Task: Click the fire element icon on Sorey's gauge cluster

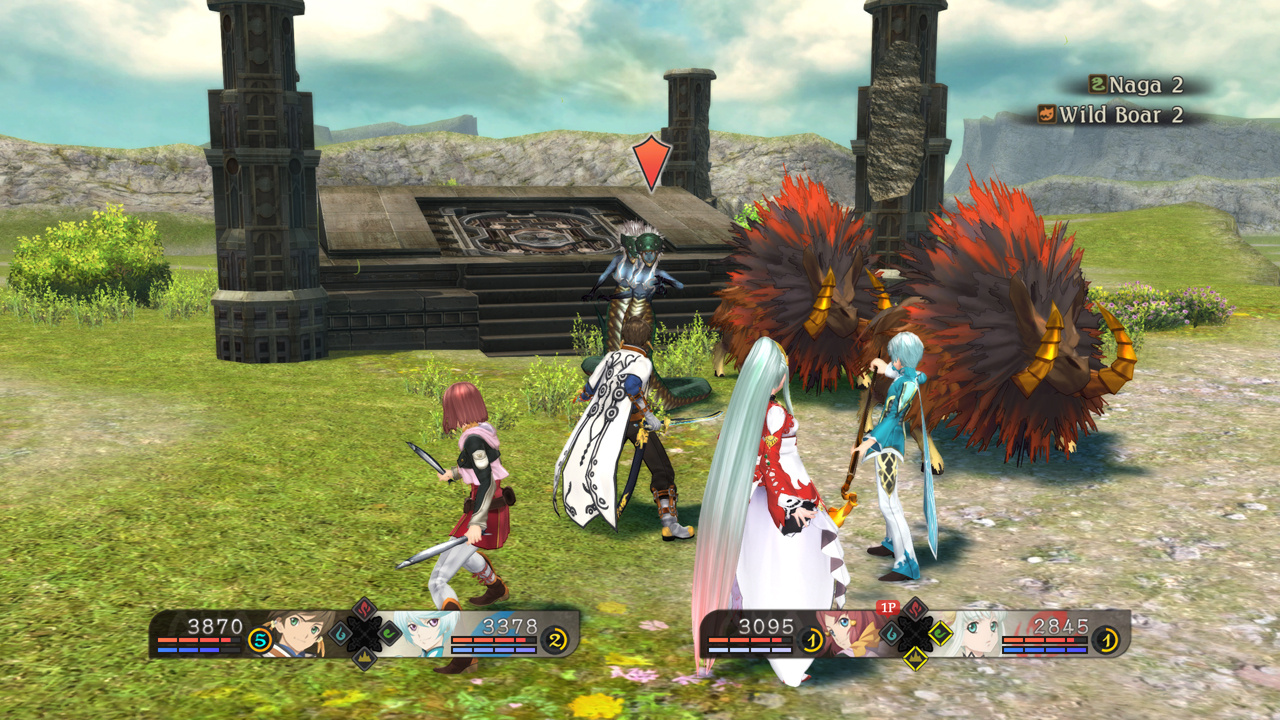Action: click(x=364, y=611)
